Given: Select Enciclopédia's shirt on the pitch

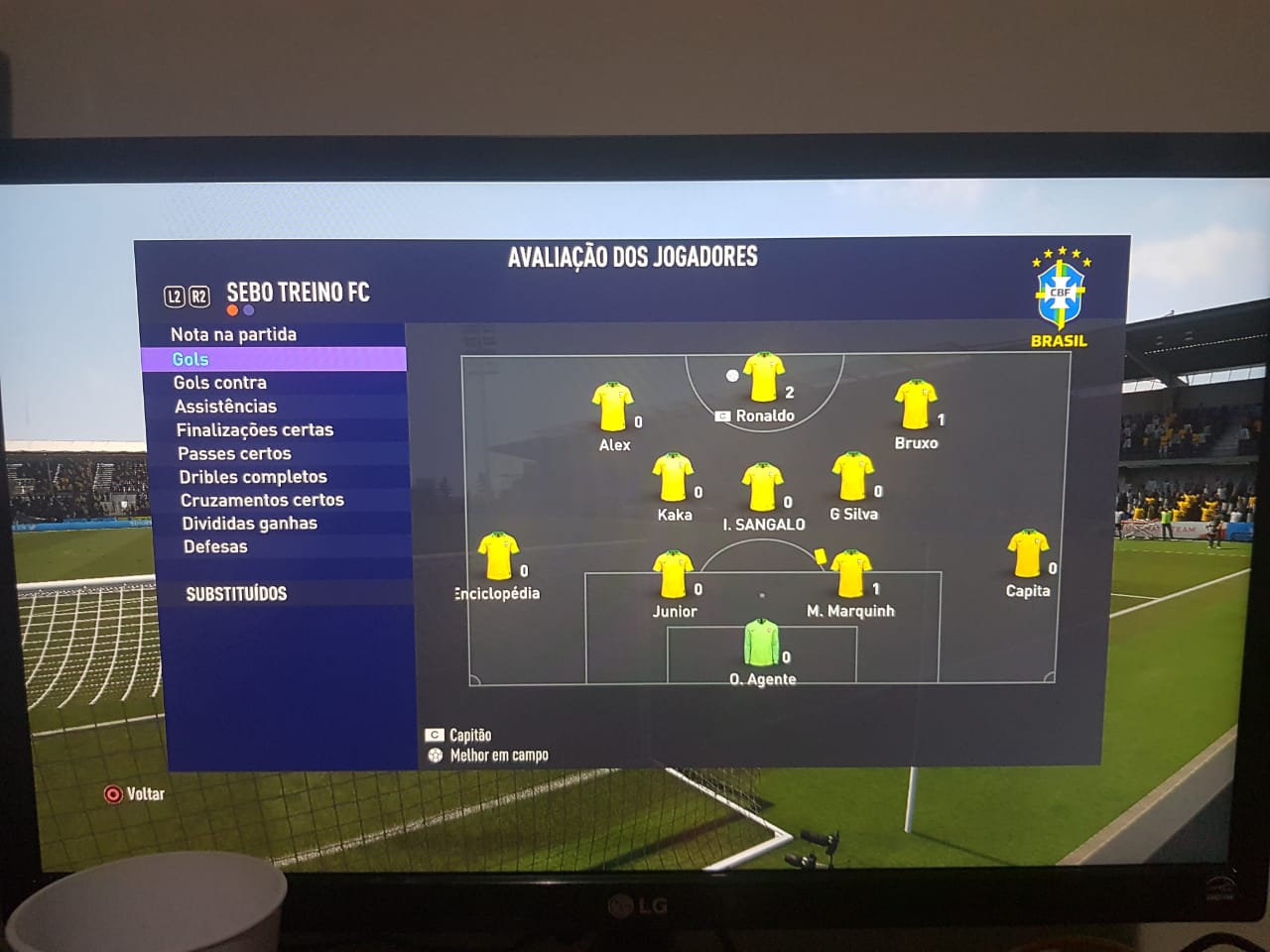Looking at the screenshot, I should click(497, 556).
